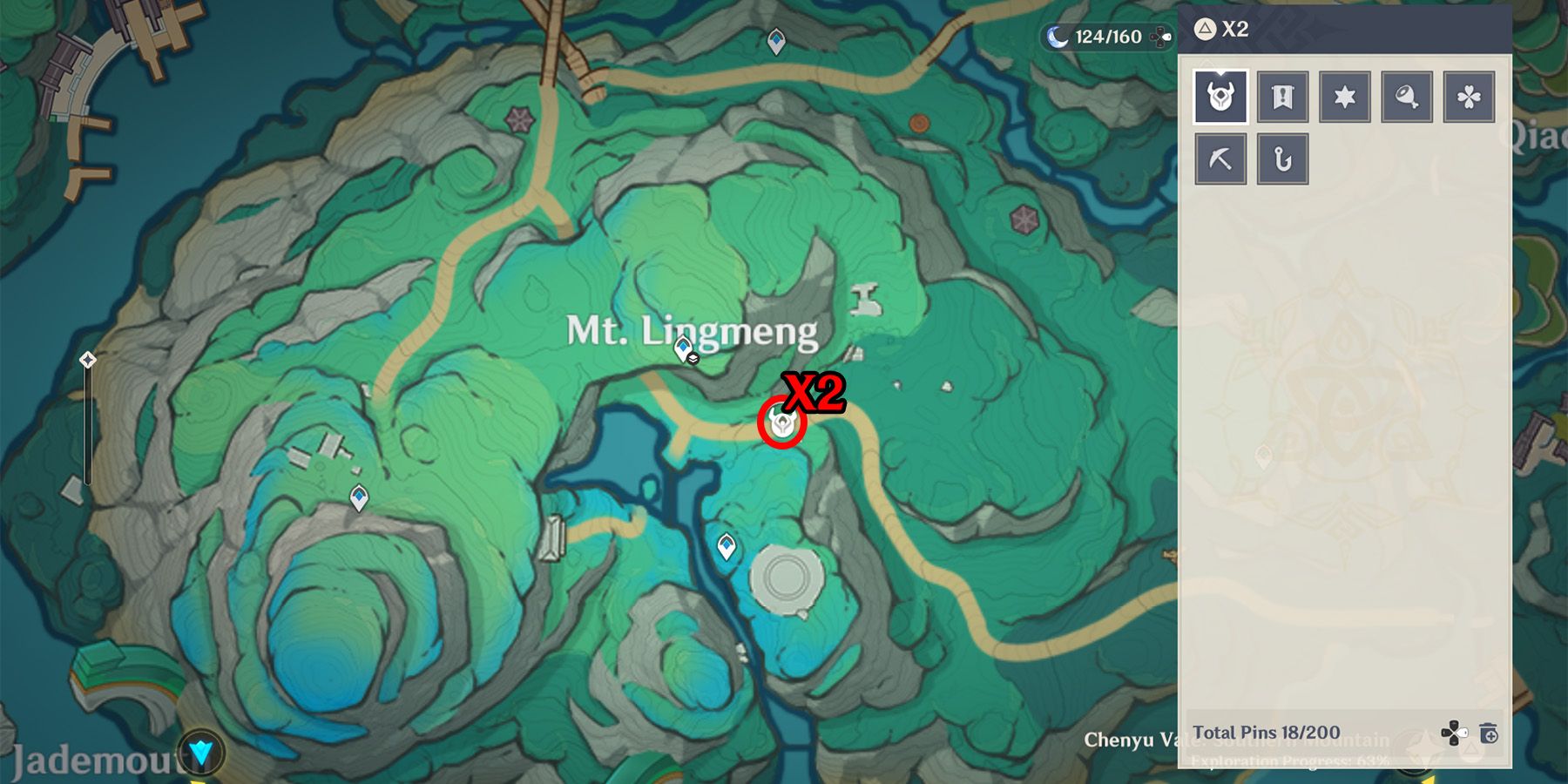Click the Total Pins 18/200 counter

click(x=1265, y=733)
